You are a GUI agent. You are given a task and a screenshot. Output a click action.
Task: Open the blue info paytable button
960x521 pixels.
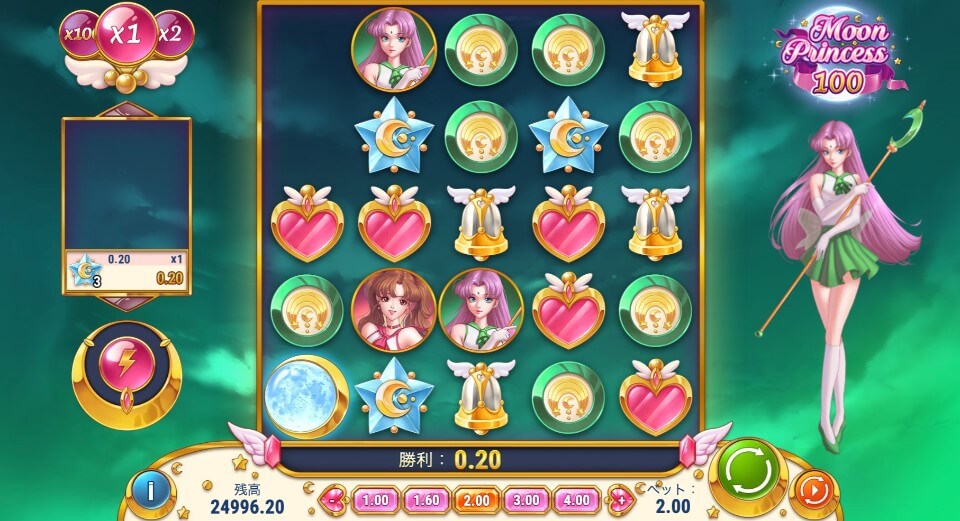(x=151, y=491)
